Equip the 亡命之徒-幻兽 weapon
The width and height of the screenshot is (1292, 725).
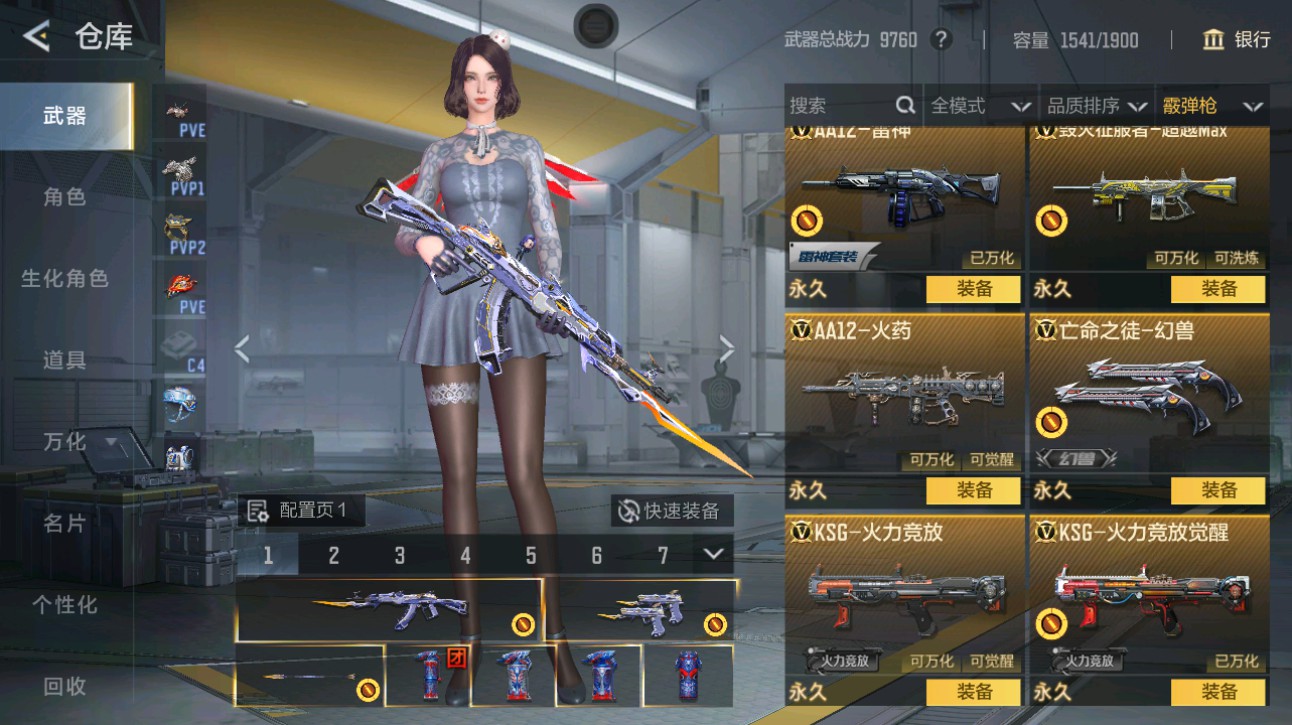[1218, 490]
